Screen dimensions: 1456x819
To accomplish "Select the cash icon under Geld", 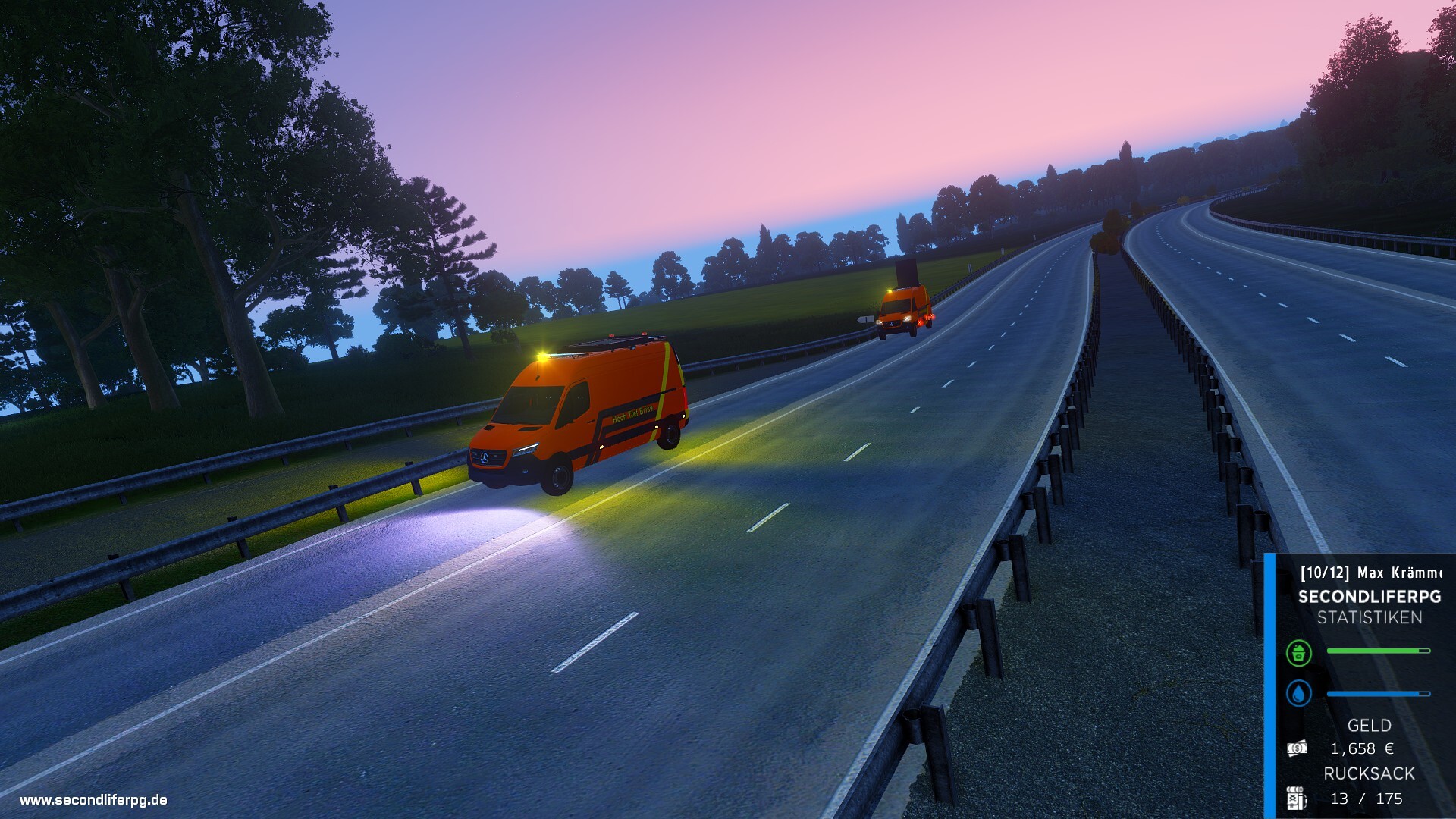I will pyautogui.click(x=1297, y=748).
